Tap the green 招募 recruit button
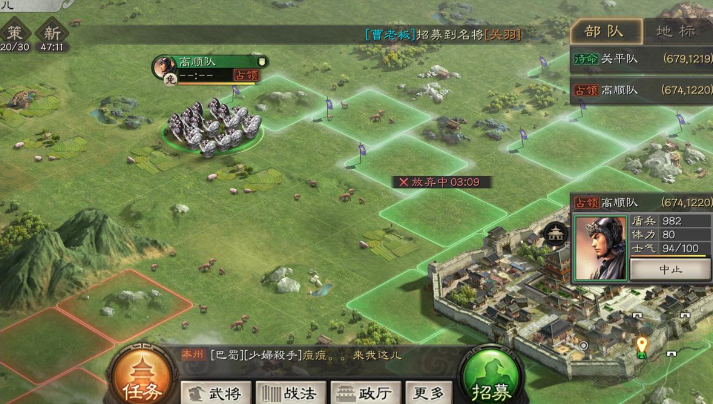 pos(494,377)
